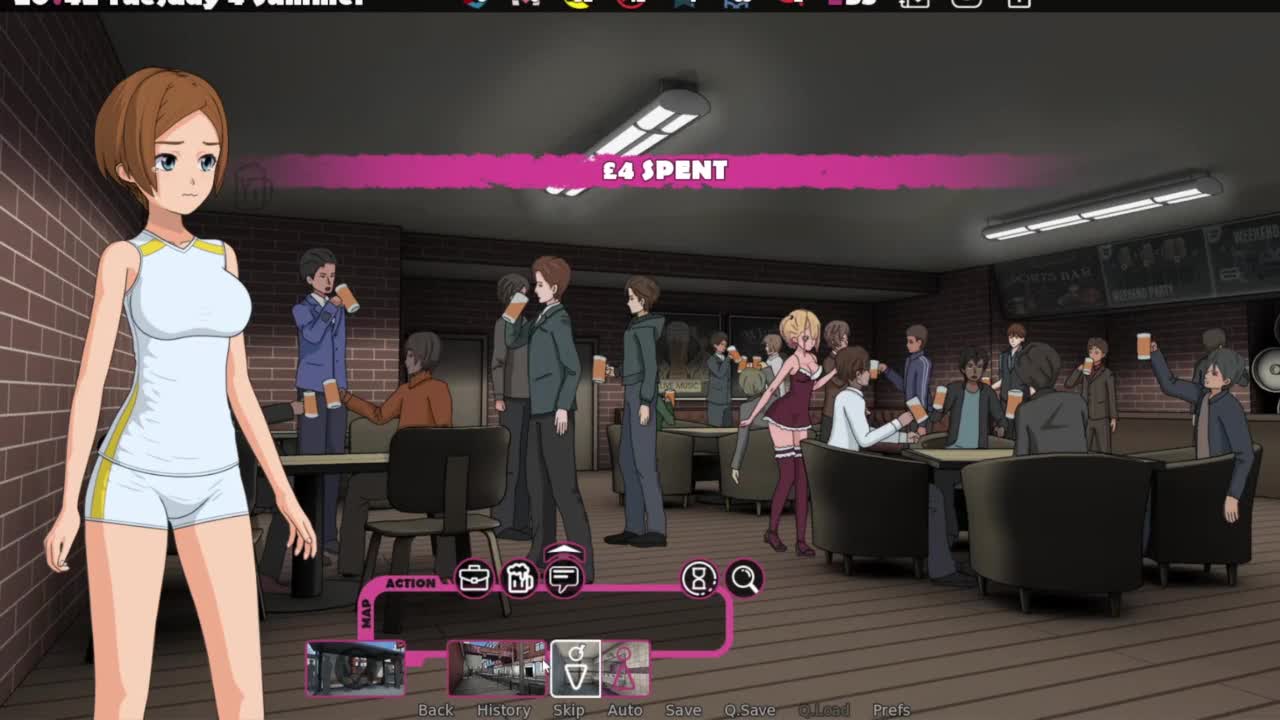The height and width of the screenshot is (720, 1280).
Task: Enter the women's toilets map tile
Action: pyautogui.click(x=626, y=667)
